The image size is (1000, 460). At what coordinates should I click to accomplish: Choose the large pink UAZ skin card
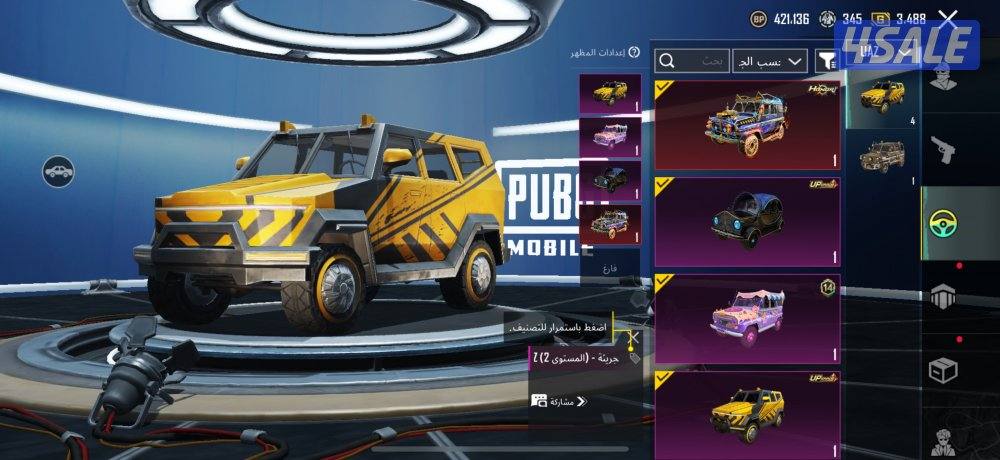pos(747,319)
